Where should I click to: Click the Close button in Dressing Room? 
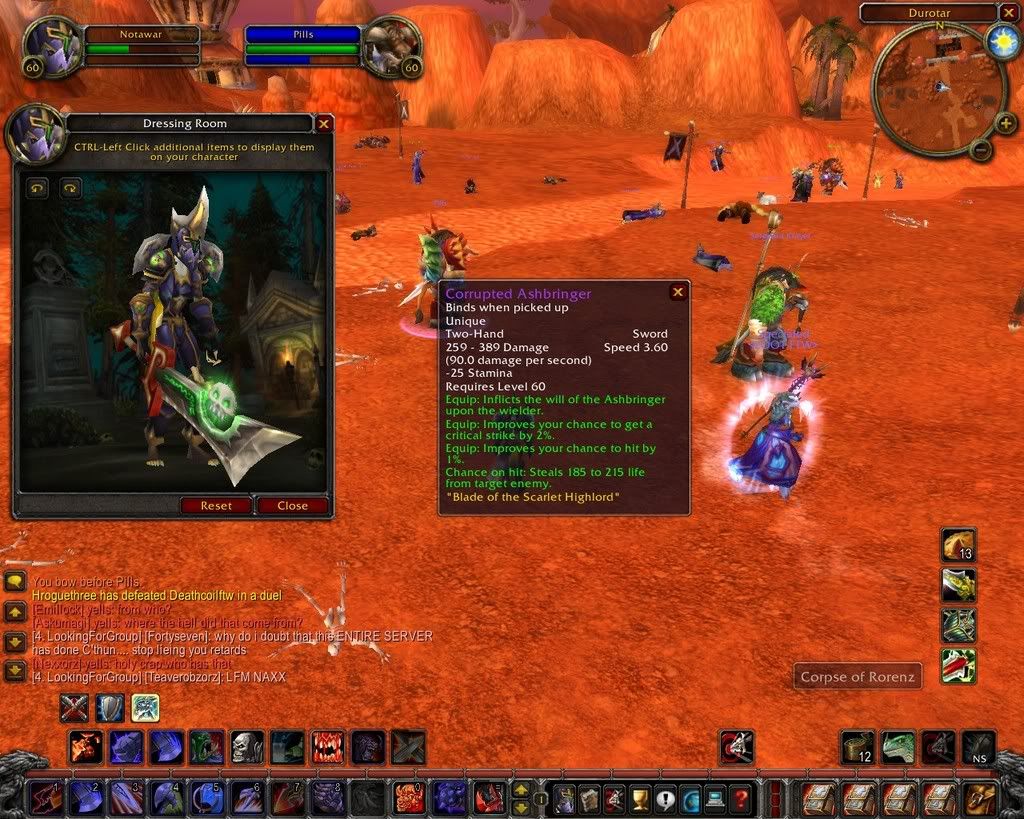(x=292, y=505)
